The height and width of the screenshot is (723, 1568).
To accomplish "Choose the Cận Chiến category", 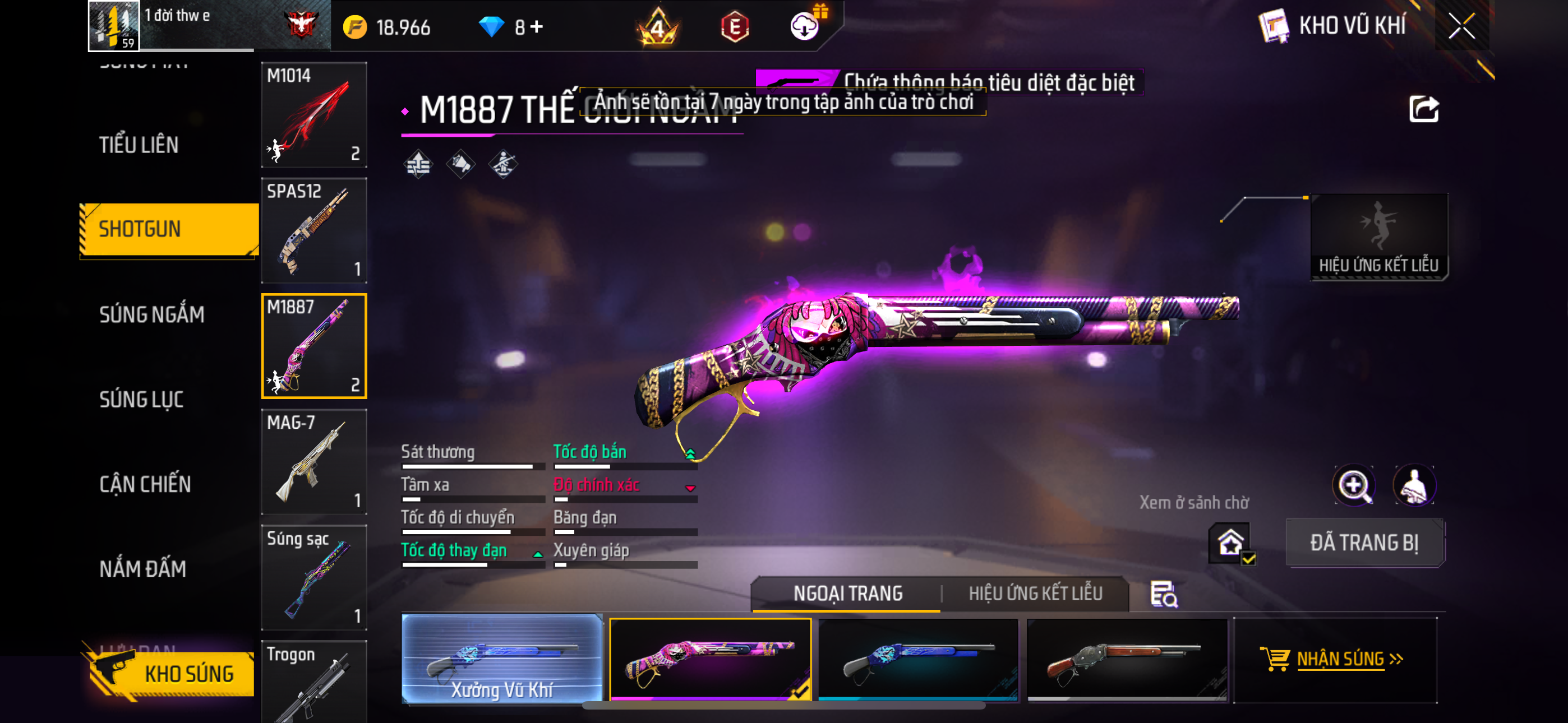I will click(145, 484).
